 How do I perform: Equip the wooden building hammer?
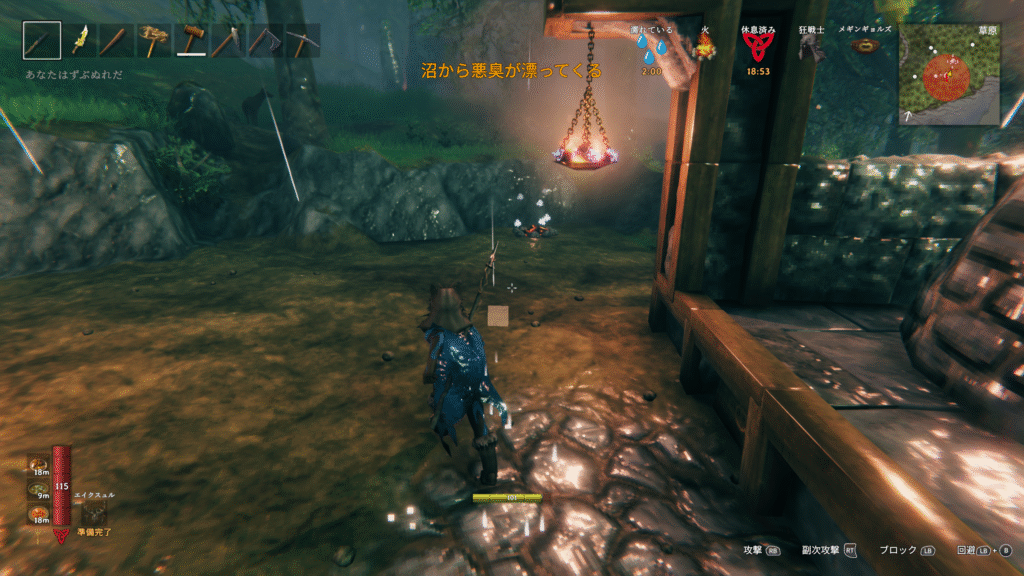point(191,41)
